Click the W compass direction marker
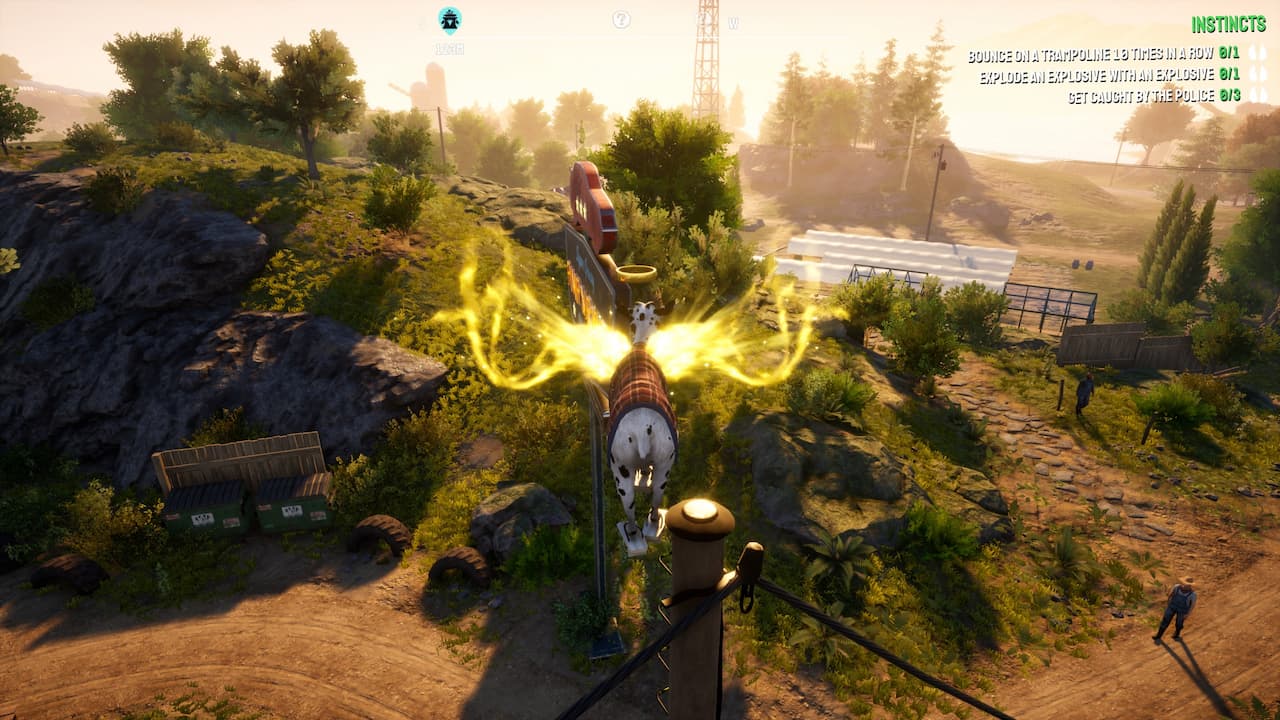Viewport: 1280px width, 720px height. [733, 24]
